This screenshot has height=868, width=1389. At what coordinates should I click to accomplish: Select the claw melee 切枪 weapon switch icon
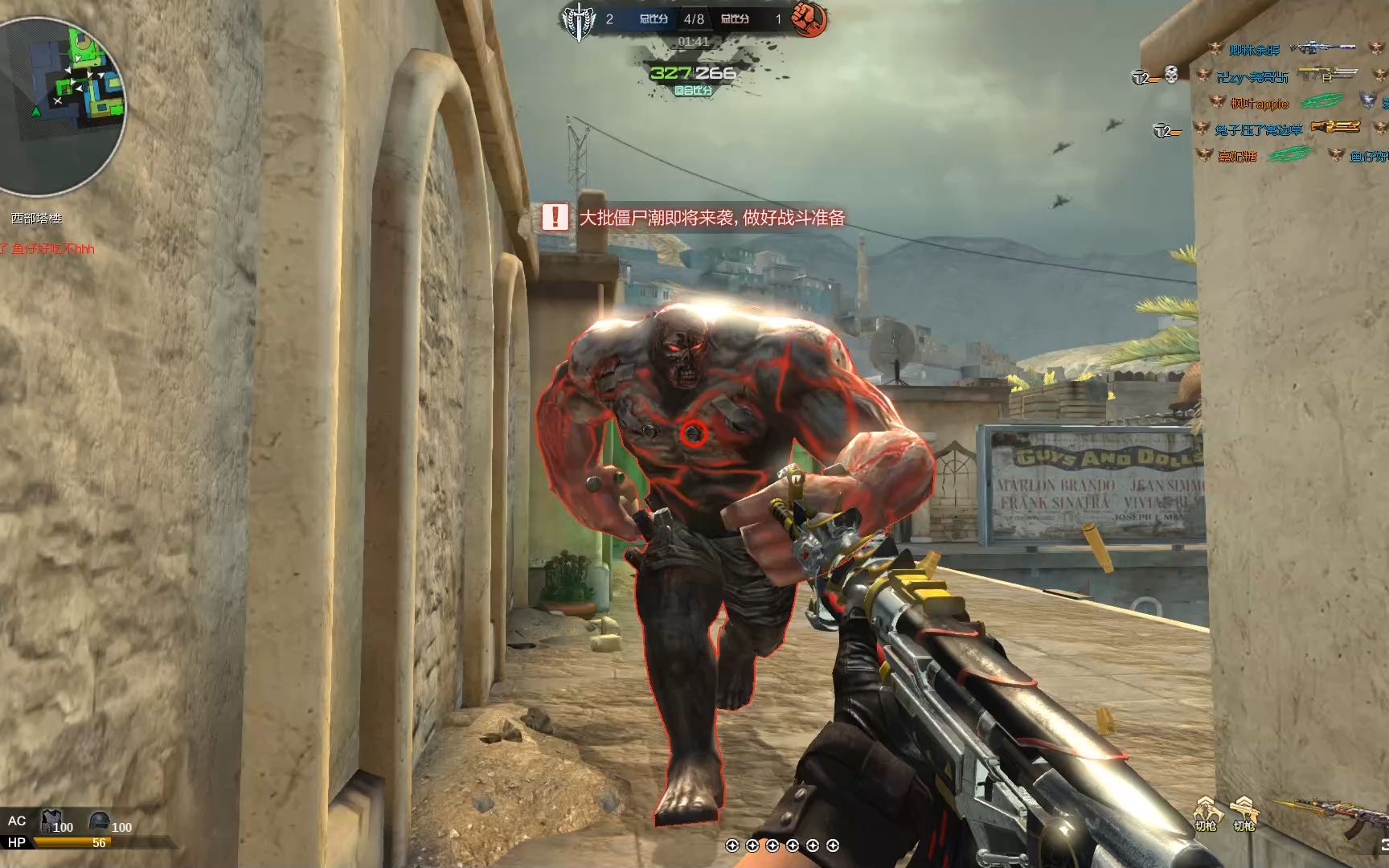pyautogui.click(x=1205, y=813)
